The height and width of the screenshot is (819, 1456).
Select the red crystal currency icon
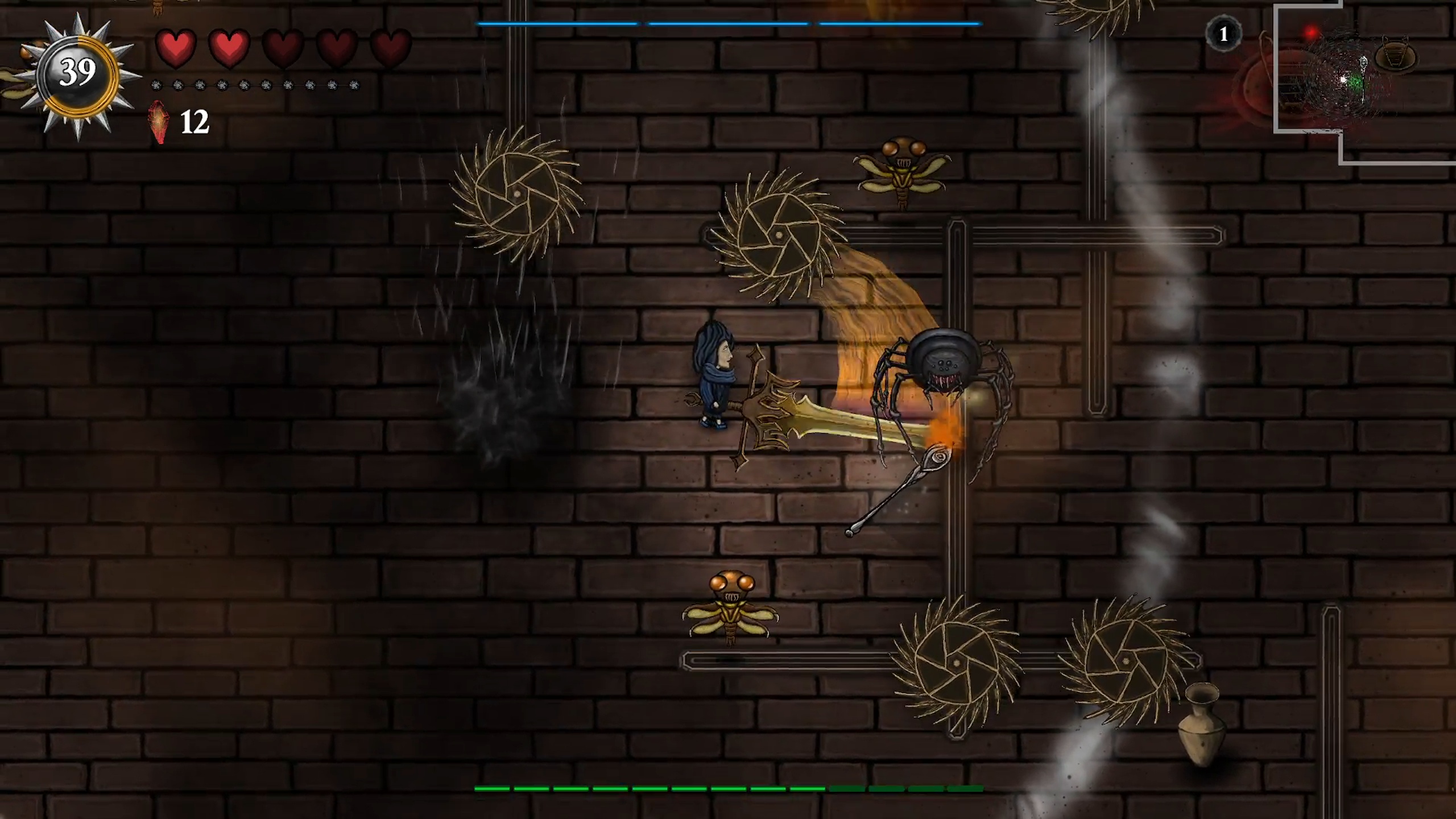pyautogui.click(x=159, y=122)
